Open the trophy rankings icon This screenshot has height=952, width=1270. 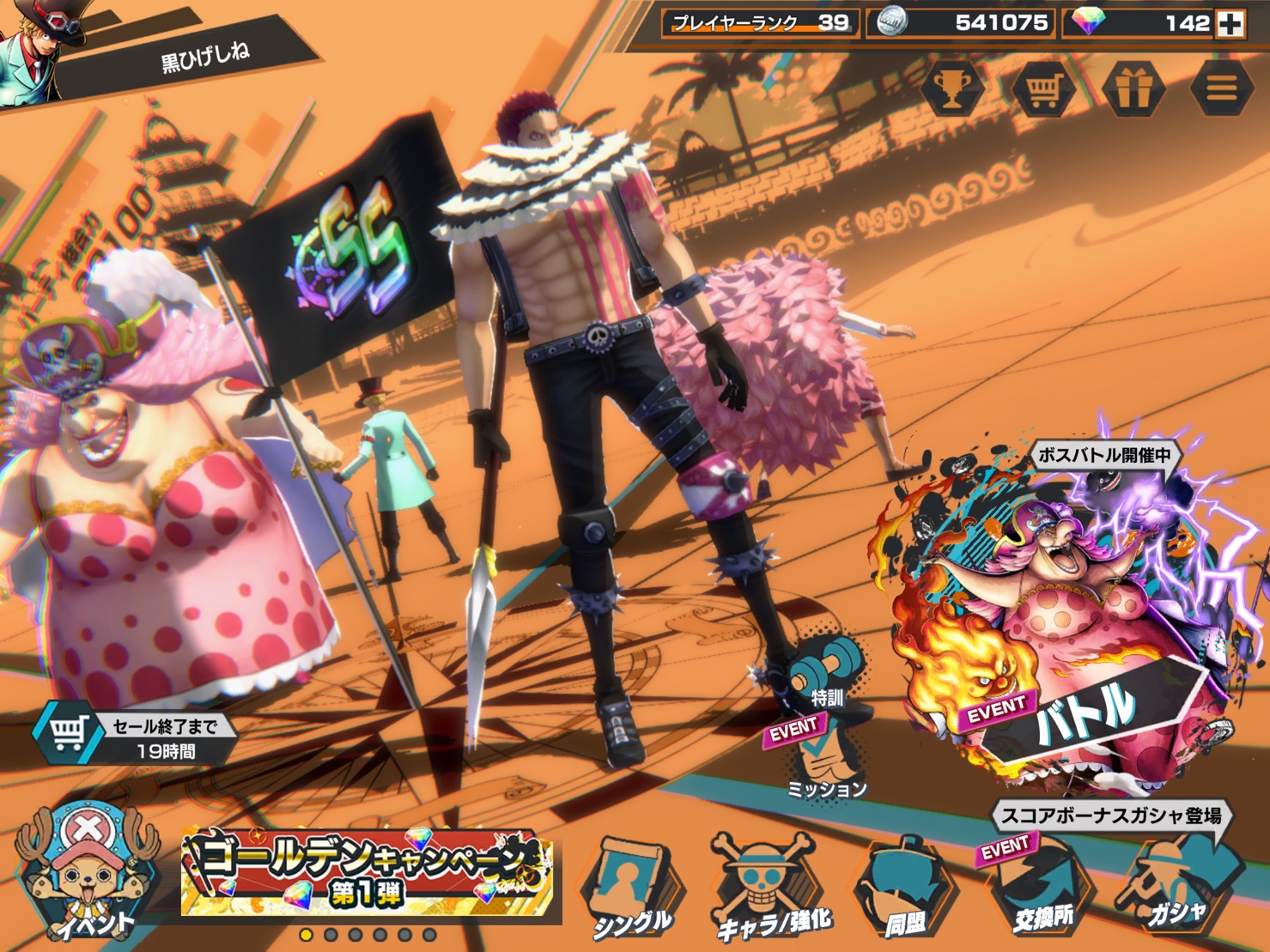[x=953, y=87]
